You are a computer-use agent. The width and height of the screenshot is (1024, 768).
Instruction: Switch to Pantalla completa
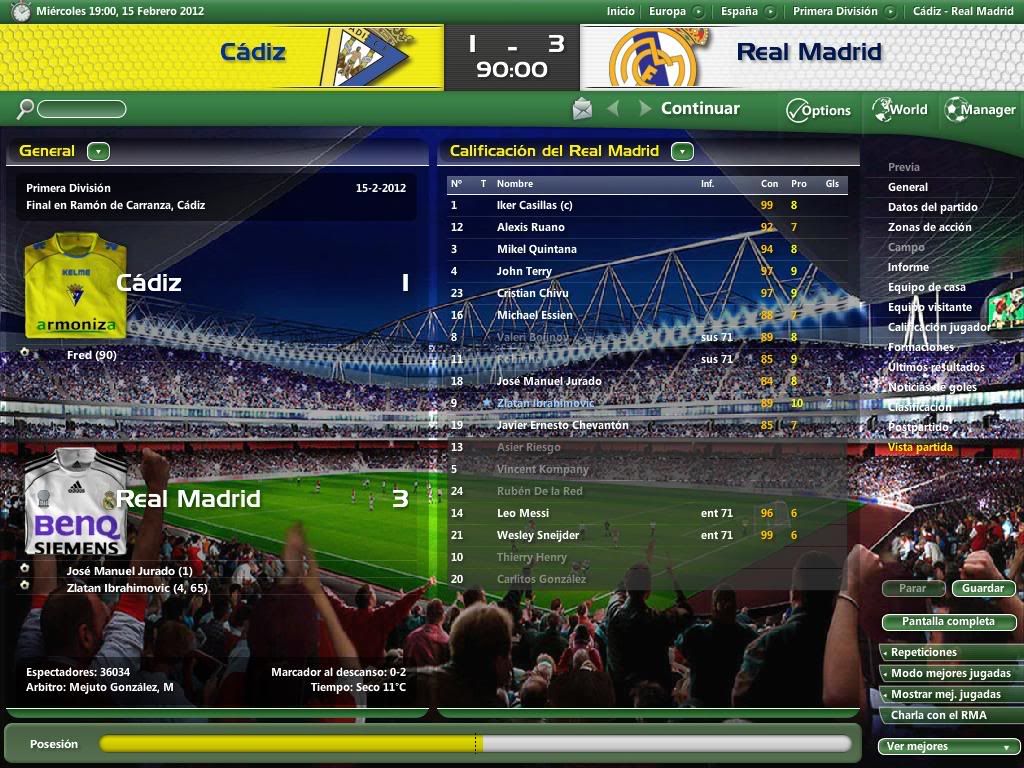tap(948, 622)
